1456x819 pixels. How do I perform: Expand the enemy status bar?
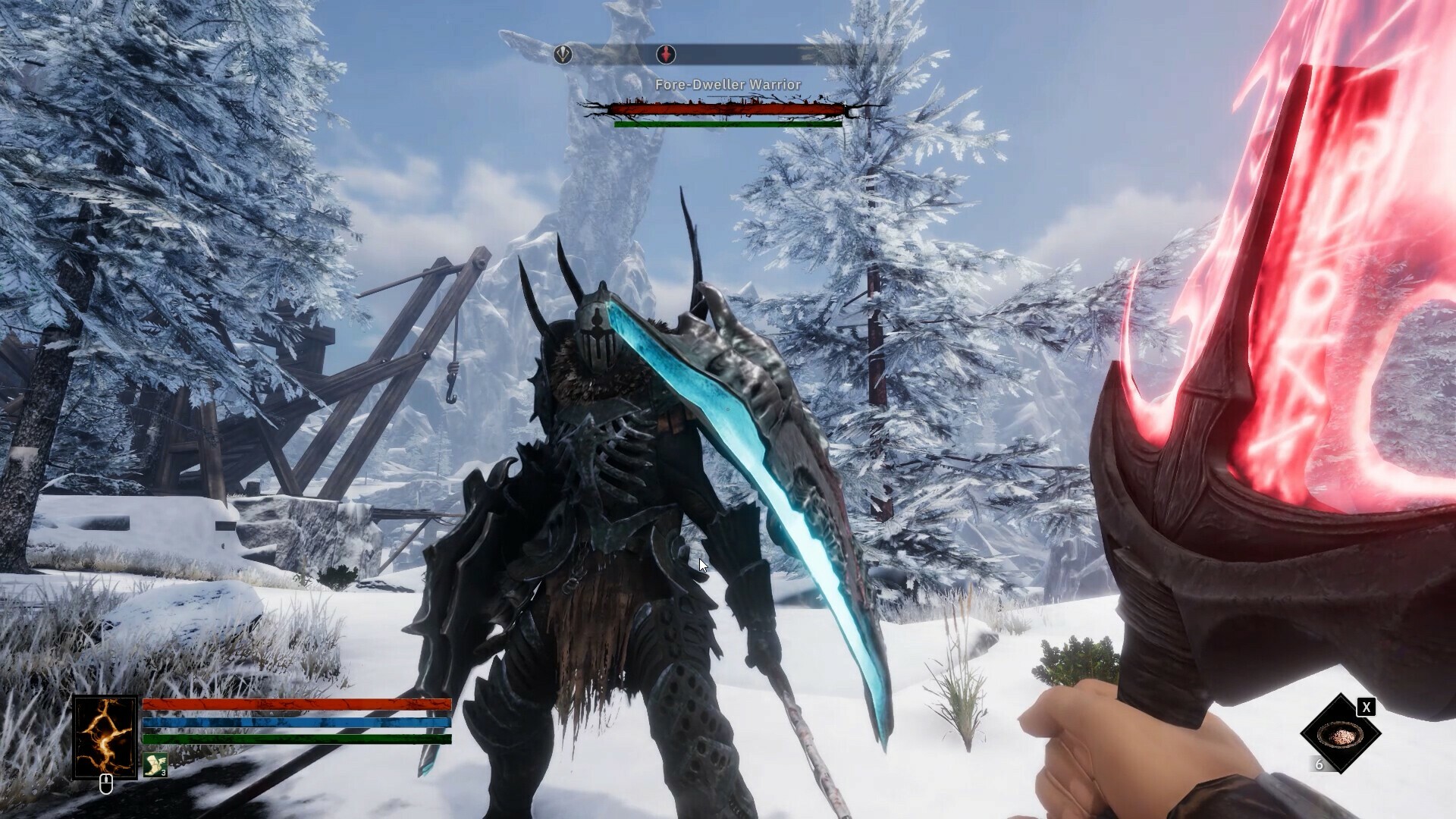coord(728,110)
